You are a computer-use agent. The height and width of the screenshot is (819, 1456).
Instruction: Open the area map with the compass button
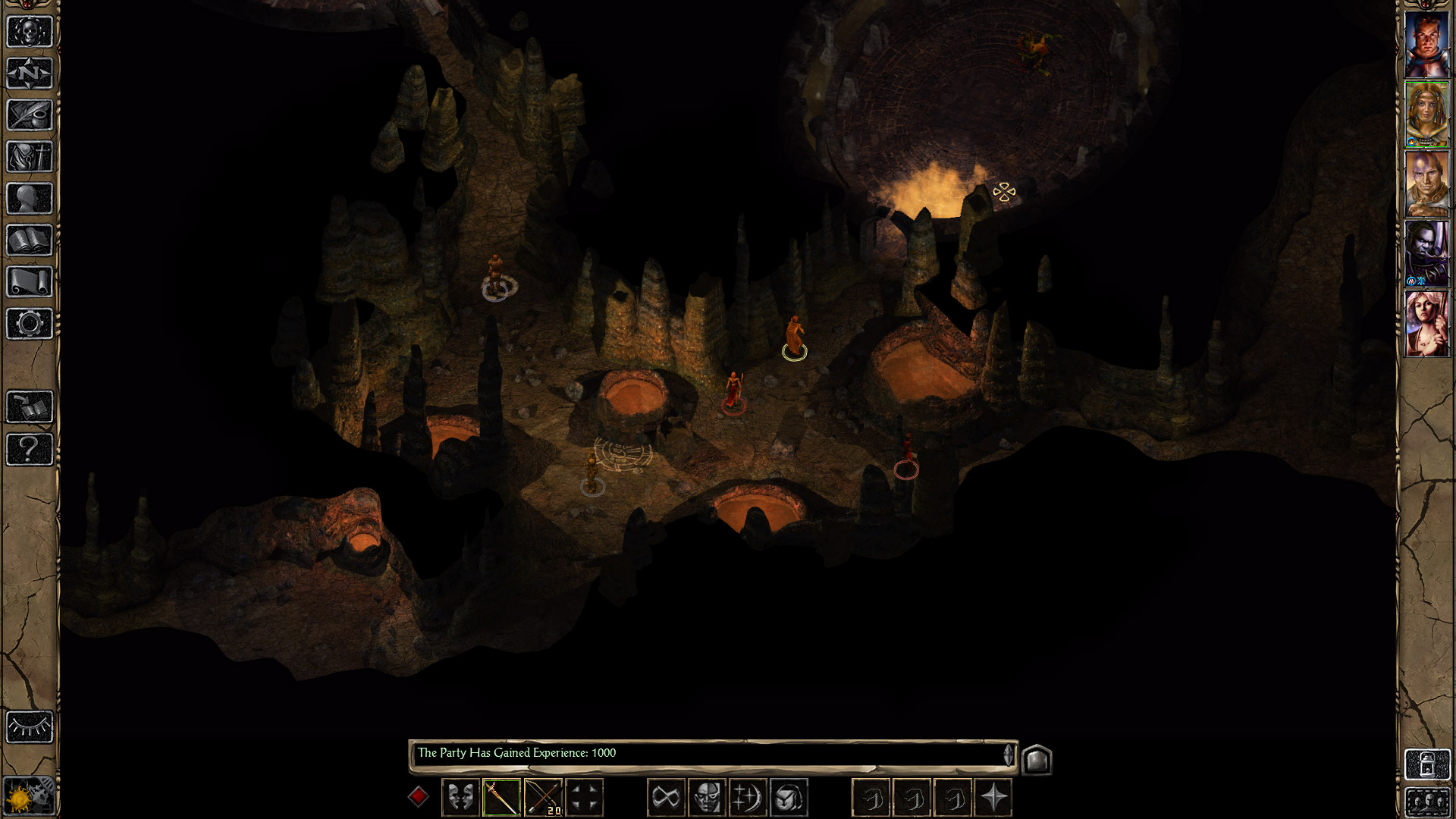tap(30, 74)
